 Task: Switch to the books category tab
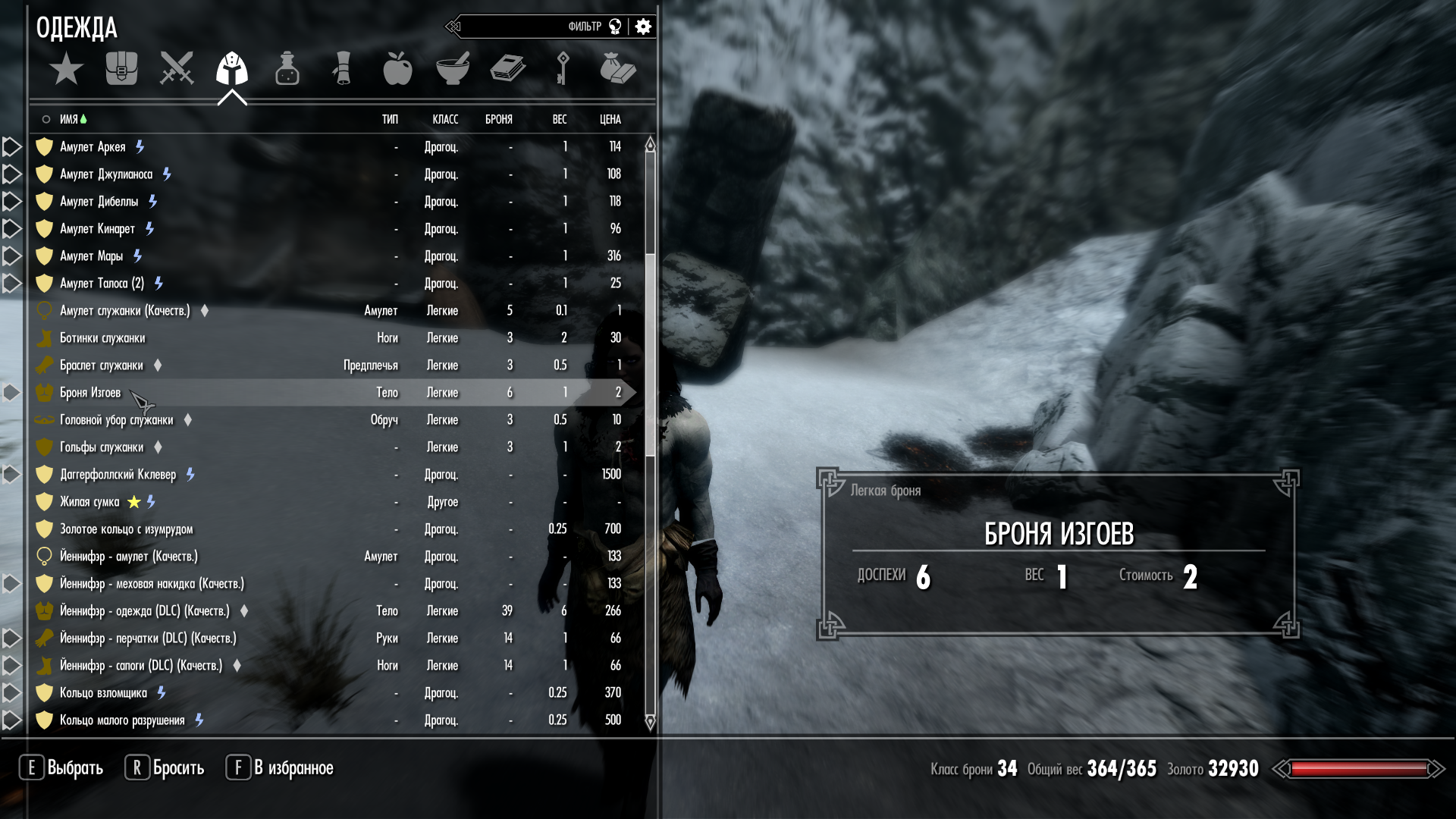pos(507,69)
